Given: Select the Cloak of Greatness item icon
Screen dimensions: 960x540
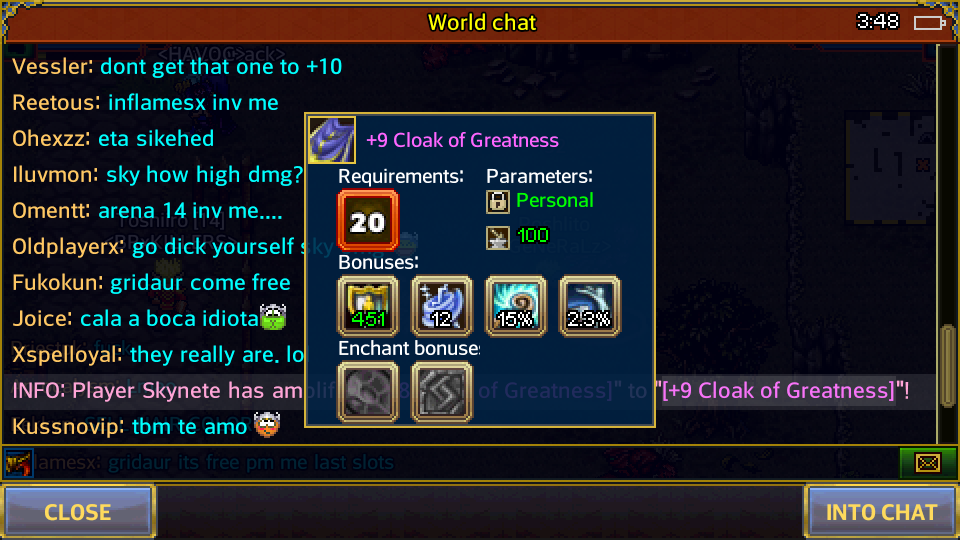Looking at the screenshot, I should click(331, 140).
